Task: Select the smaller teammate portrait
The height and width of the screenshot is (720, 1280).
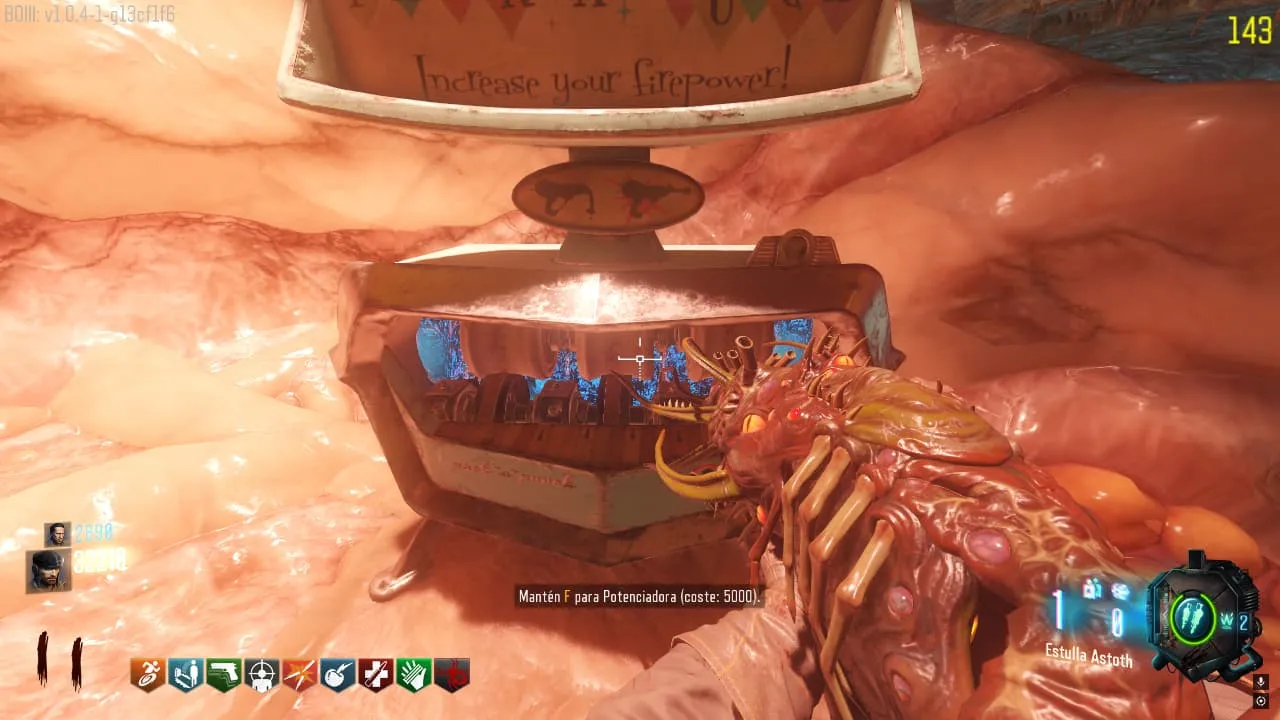Action: pyautogui.click(x=57, y=534)
